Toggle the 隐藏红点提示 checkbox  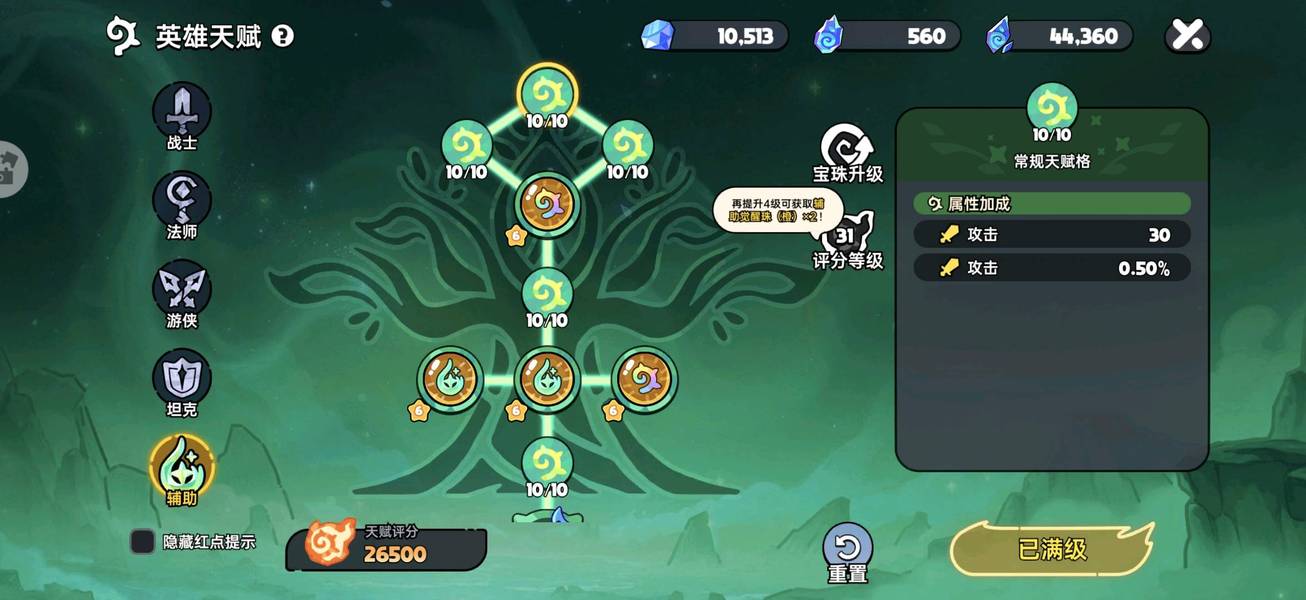pyautogui.click(x=143, y=542)
